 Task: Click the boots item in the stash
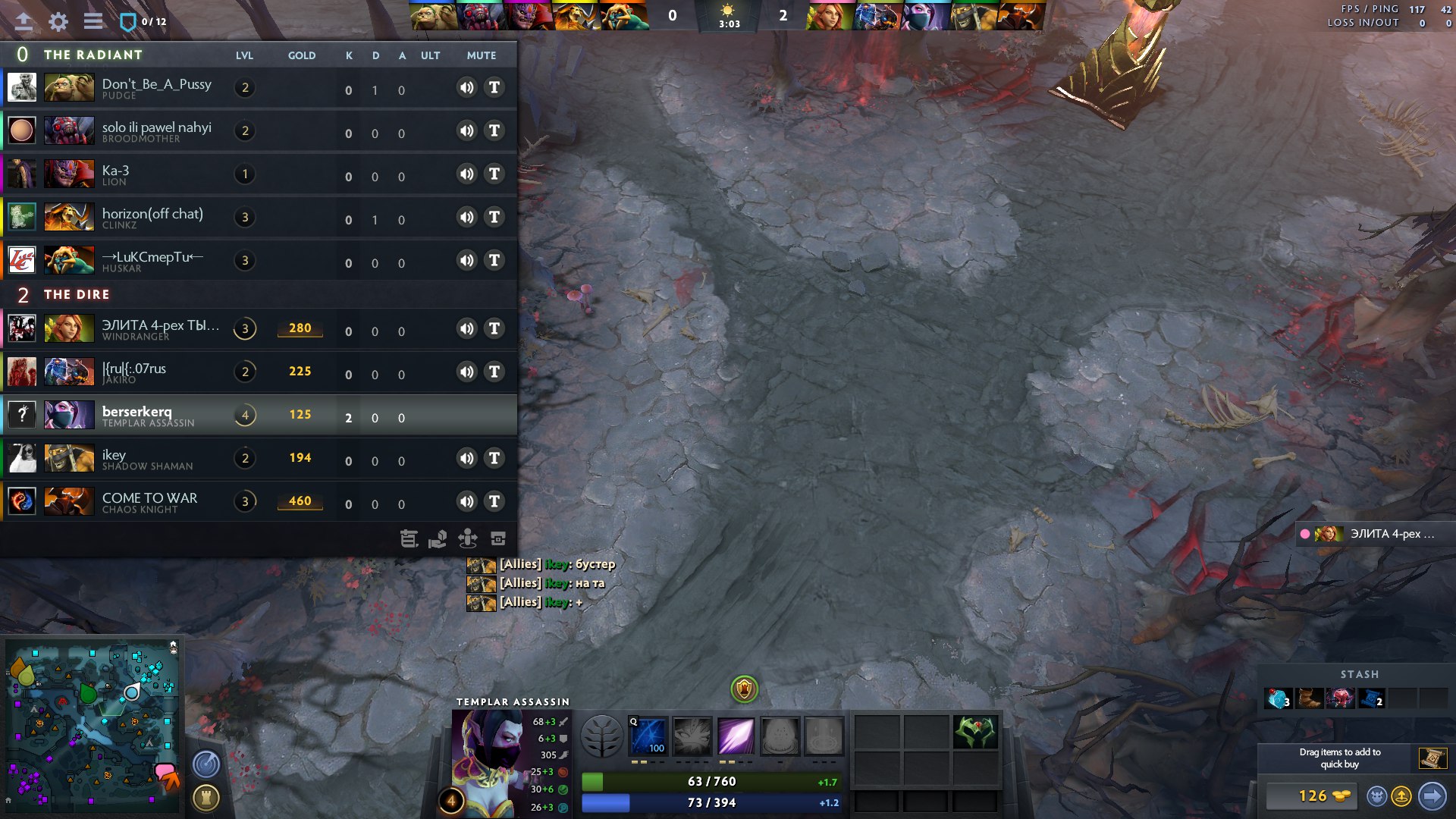tap(1309, 698)
